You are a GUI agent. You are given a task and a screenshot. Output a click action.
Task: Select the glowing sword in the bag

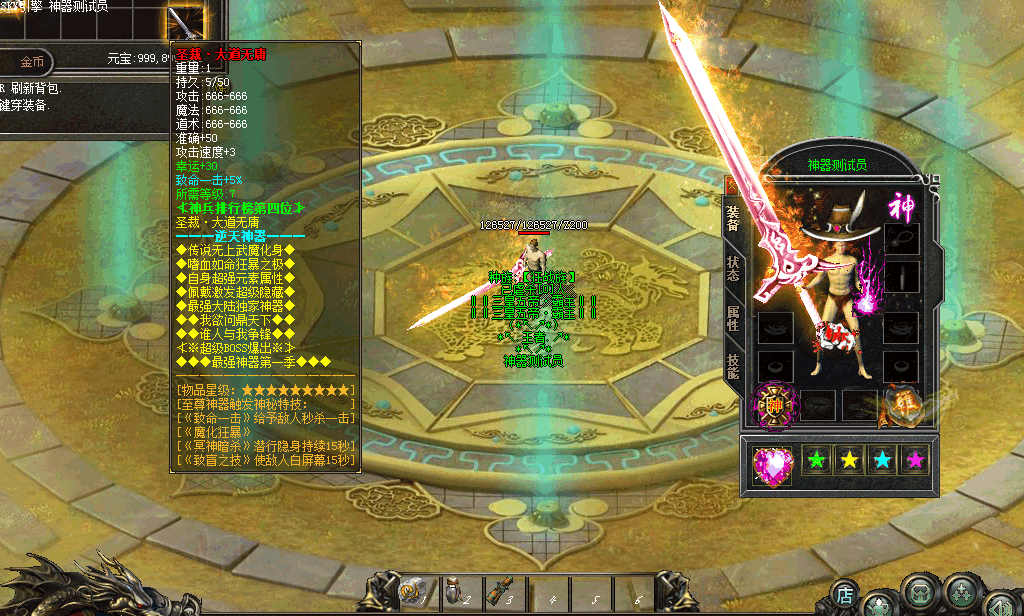(x=184, y=20)
